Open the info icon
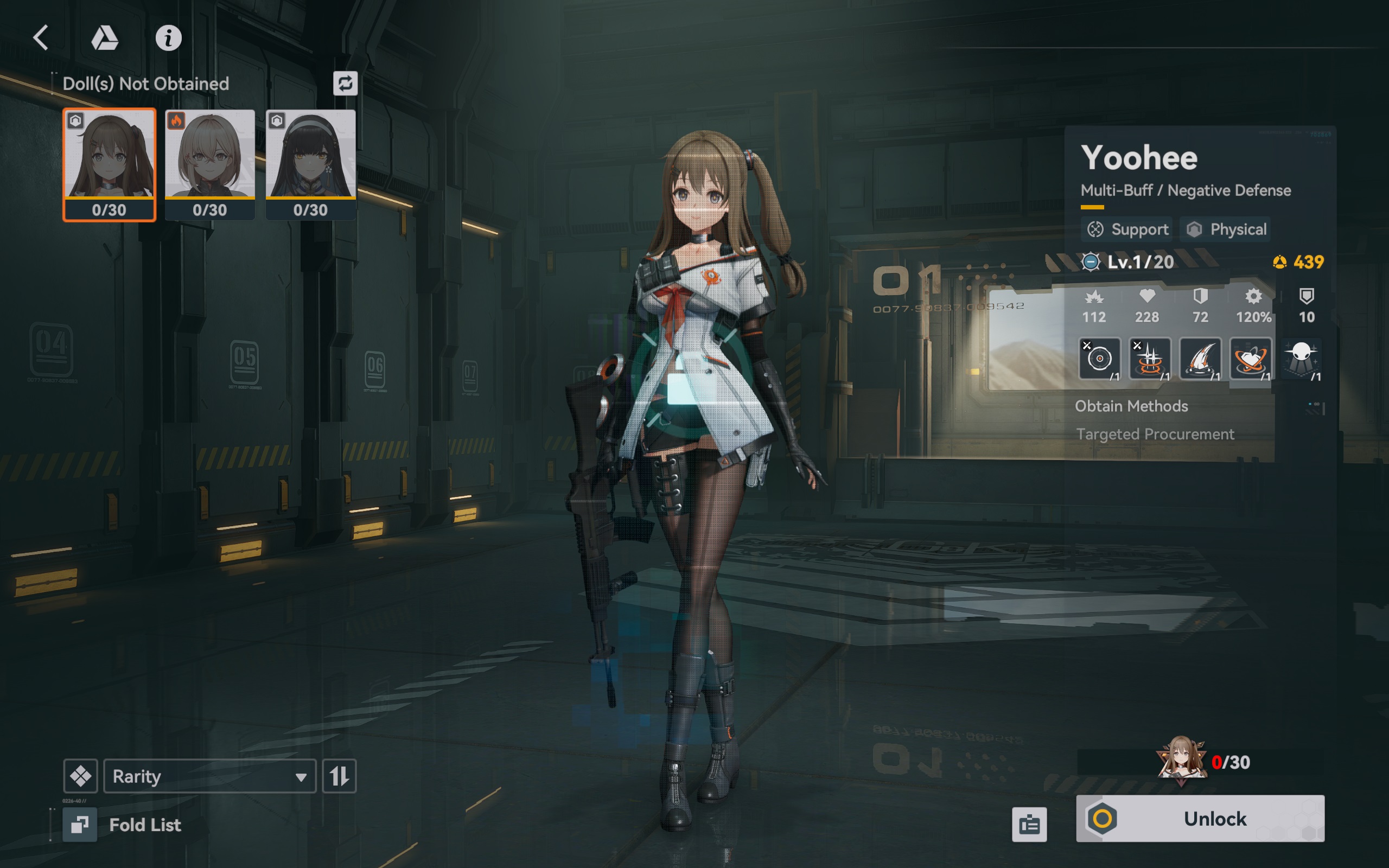The height and width of the screenshot is (868, 1389). pos(168,39)
